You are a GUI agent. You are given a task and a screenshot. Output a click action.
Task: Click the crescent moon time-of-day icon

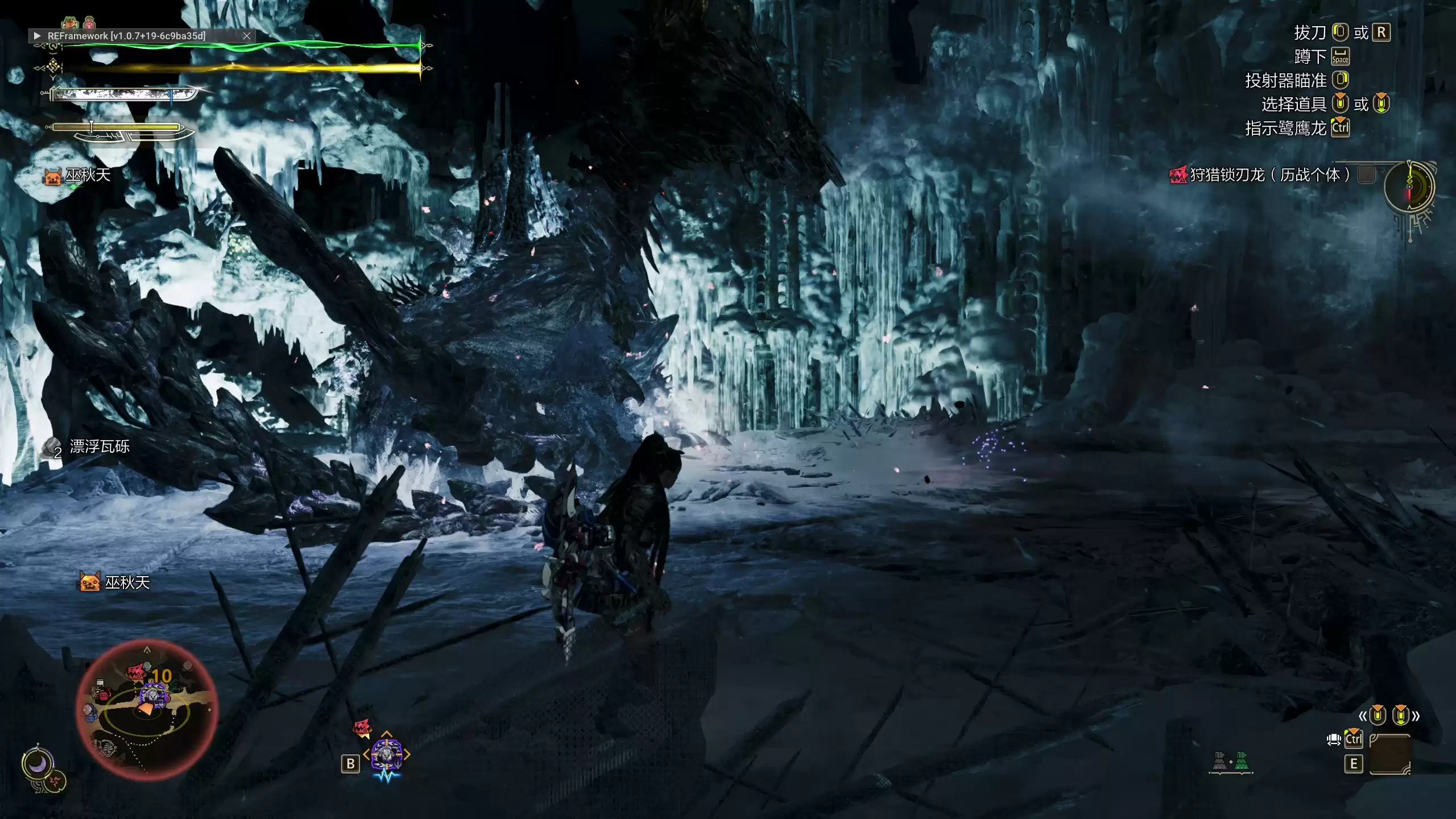tap(38, 764)
